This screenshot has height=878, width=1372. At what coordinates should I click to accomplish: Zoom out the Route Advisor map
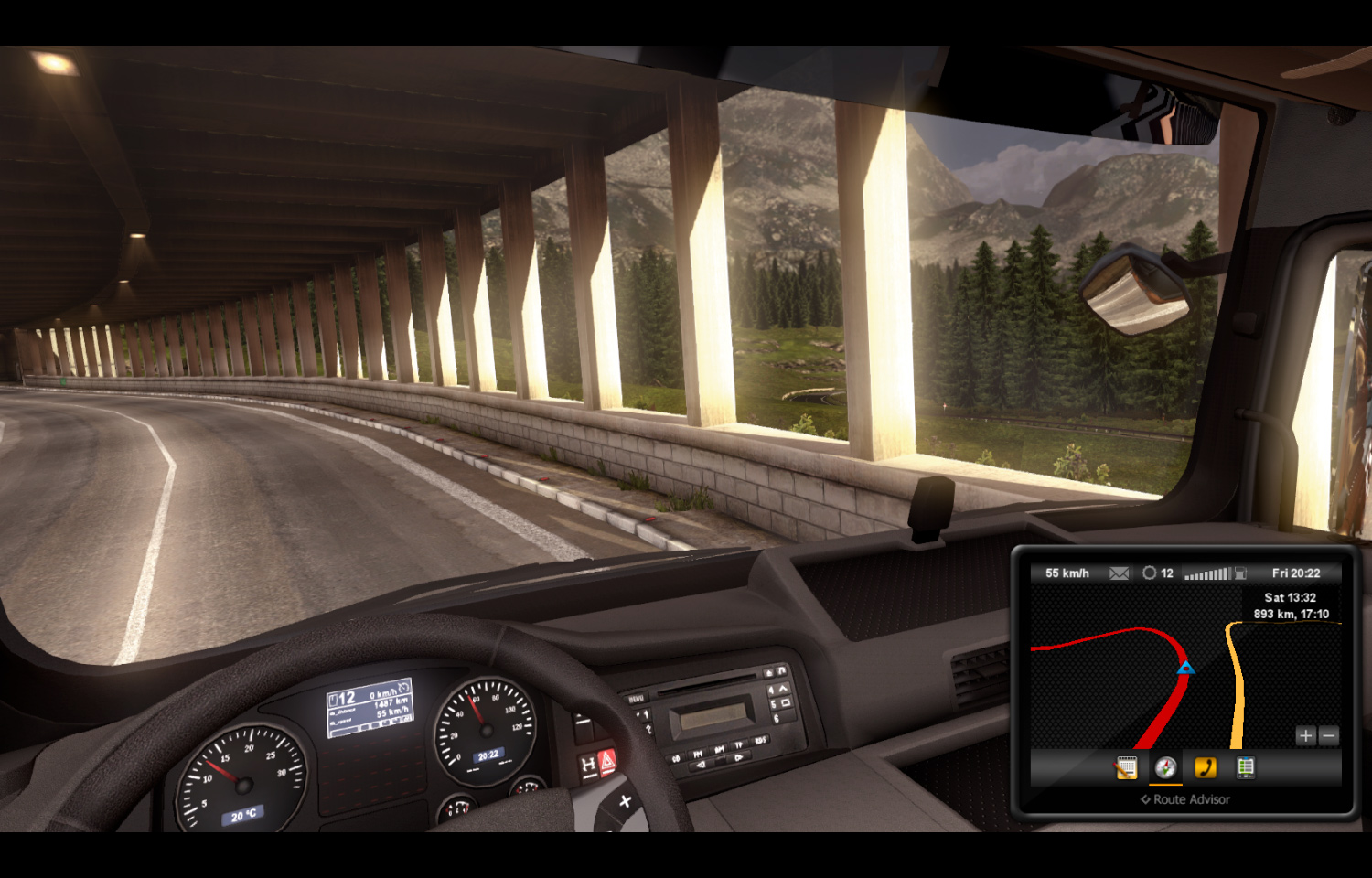pyautogui.click(x=1329, y=735)
